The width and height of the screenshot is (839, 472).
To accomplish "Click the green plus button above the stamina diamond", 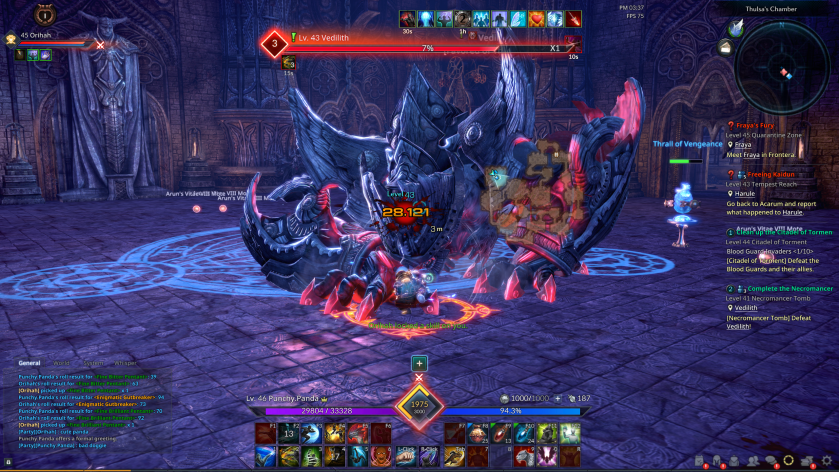I will click(x=419, y=364).
